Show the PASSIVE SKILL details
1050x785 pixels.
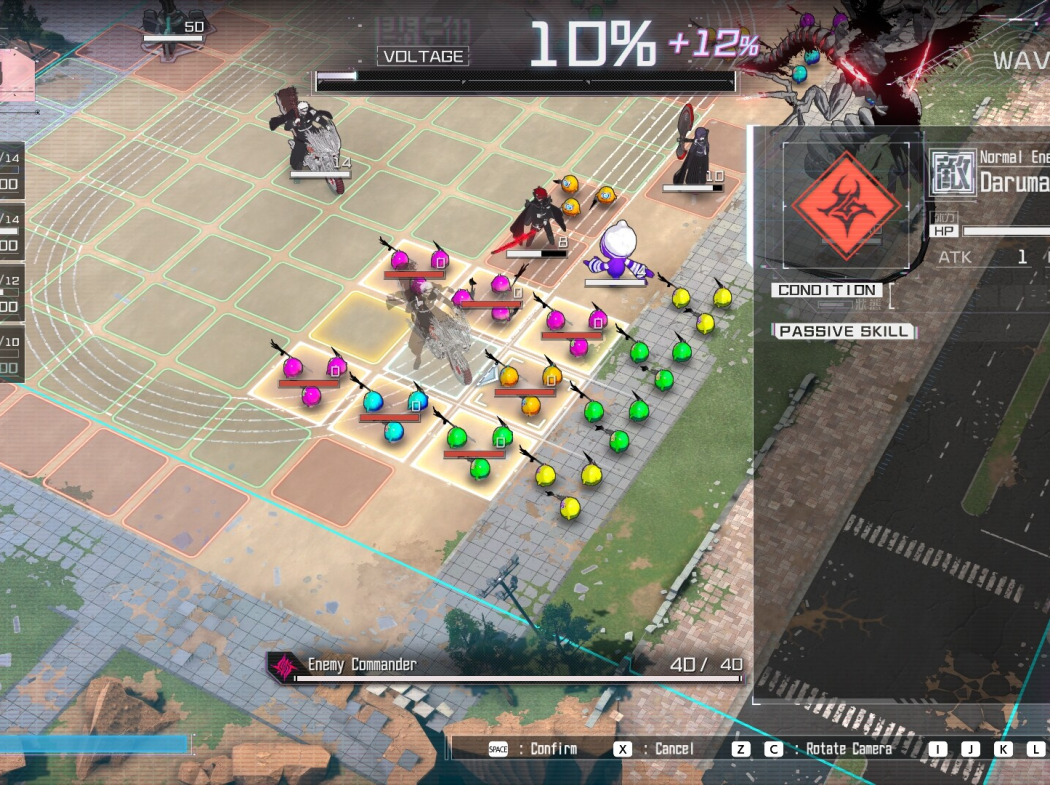pyautogui.click(x=844, y=331)
